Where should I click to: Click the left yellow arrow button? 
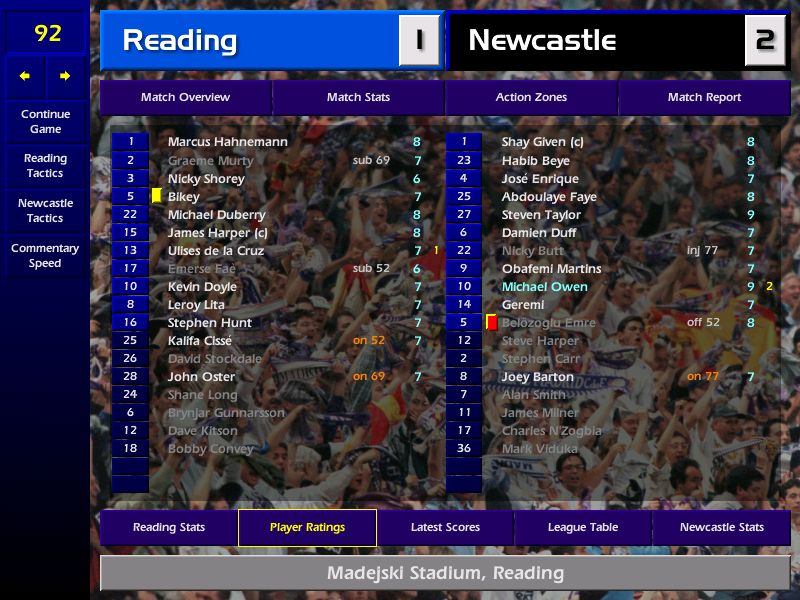25,76
